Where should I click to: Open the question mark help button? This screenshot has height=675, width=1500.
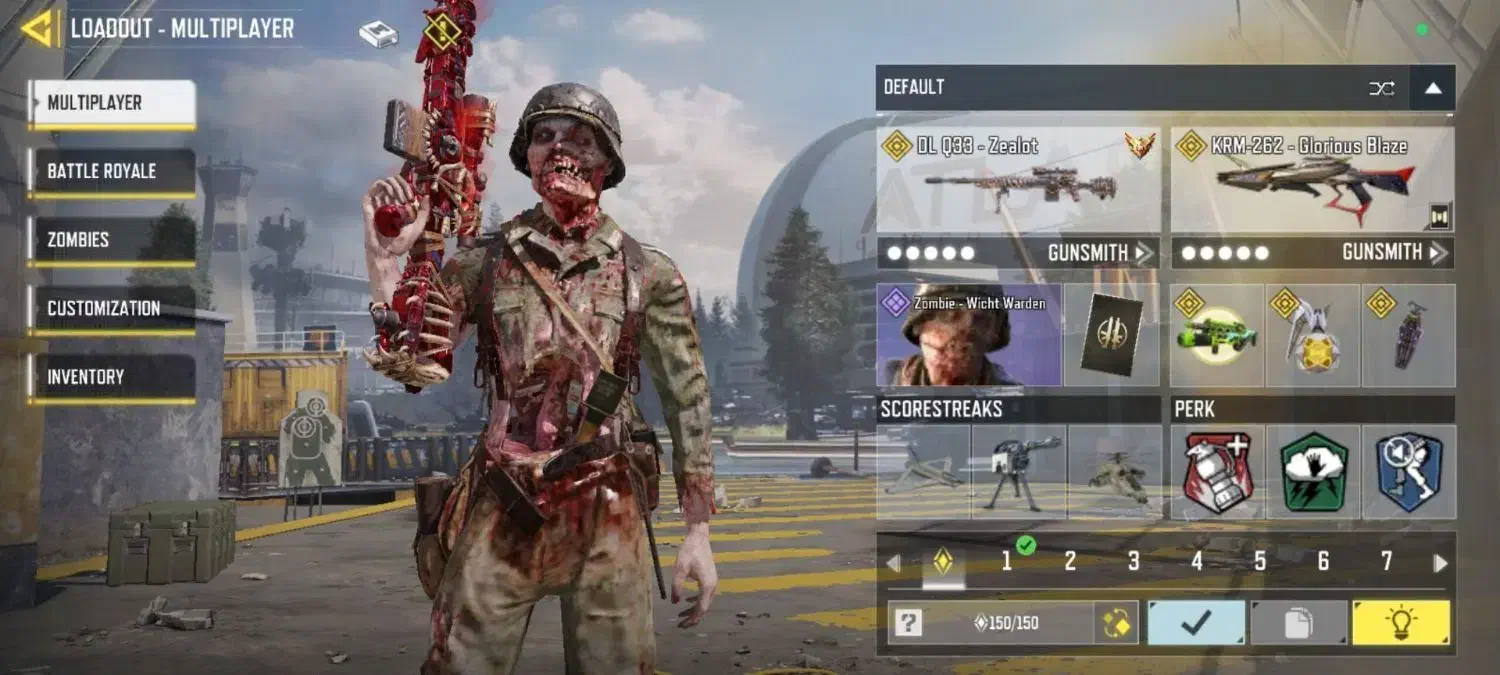[907, 623]
